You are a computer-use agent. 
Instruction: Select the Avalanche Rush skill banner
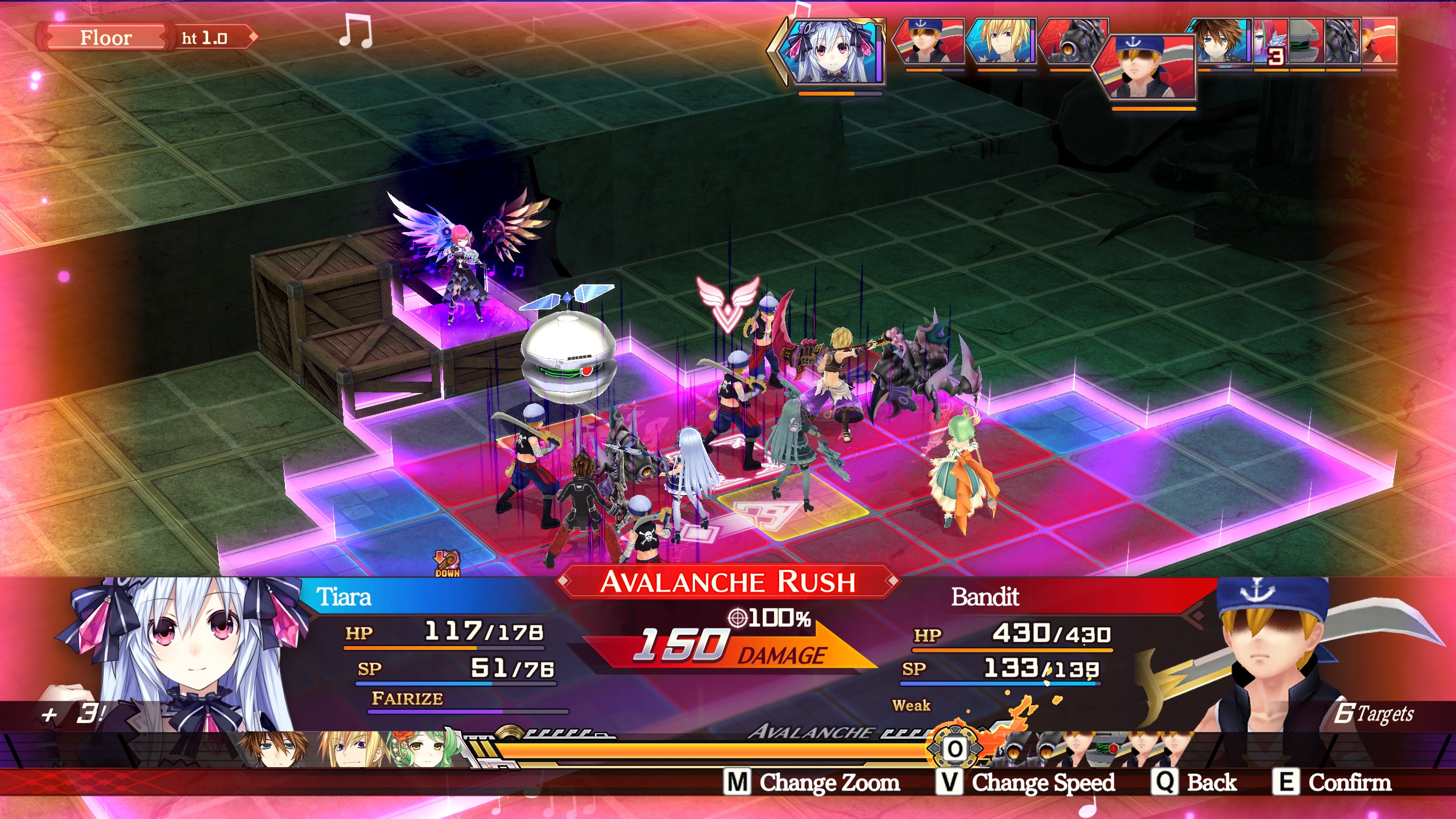point(727,582)
